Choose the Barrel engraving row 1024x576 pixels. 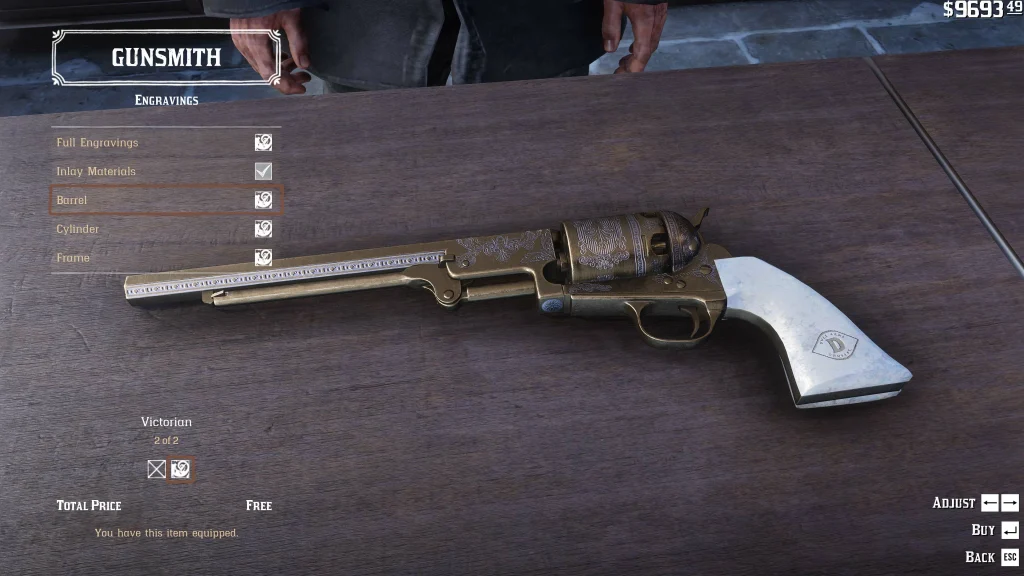(x=165, y=200)
